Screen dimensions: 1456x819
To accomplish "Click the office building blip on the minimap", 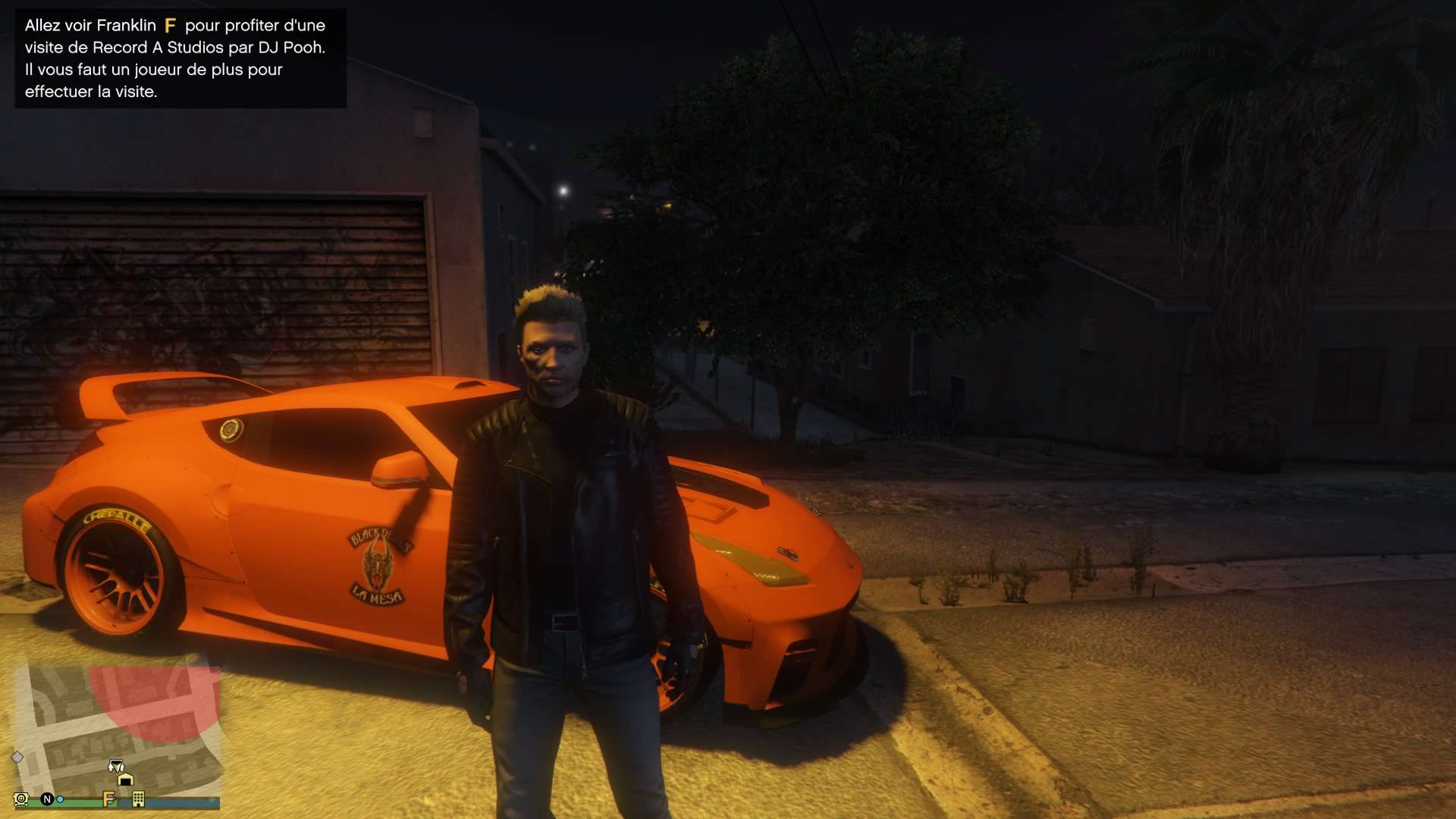I will pyautogui.click(x=138, y=799).
